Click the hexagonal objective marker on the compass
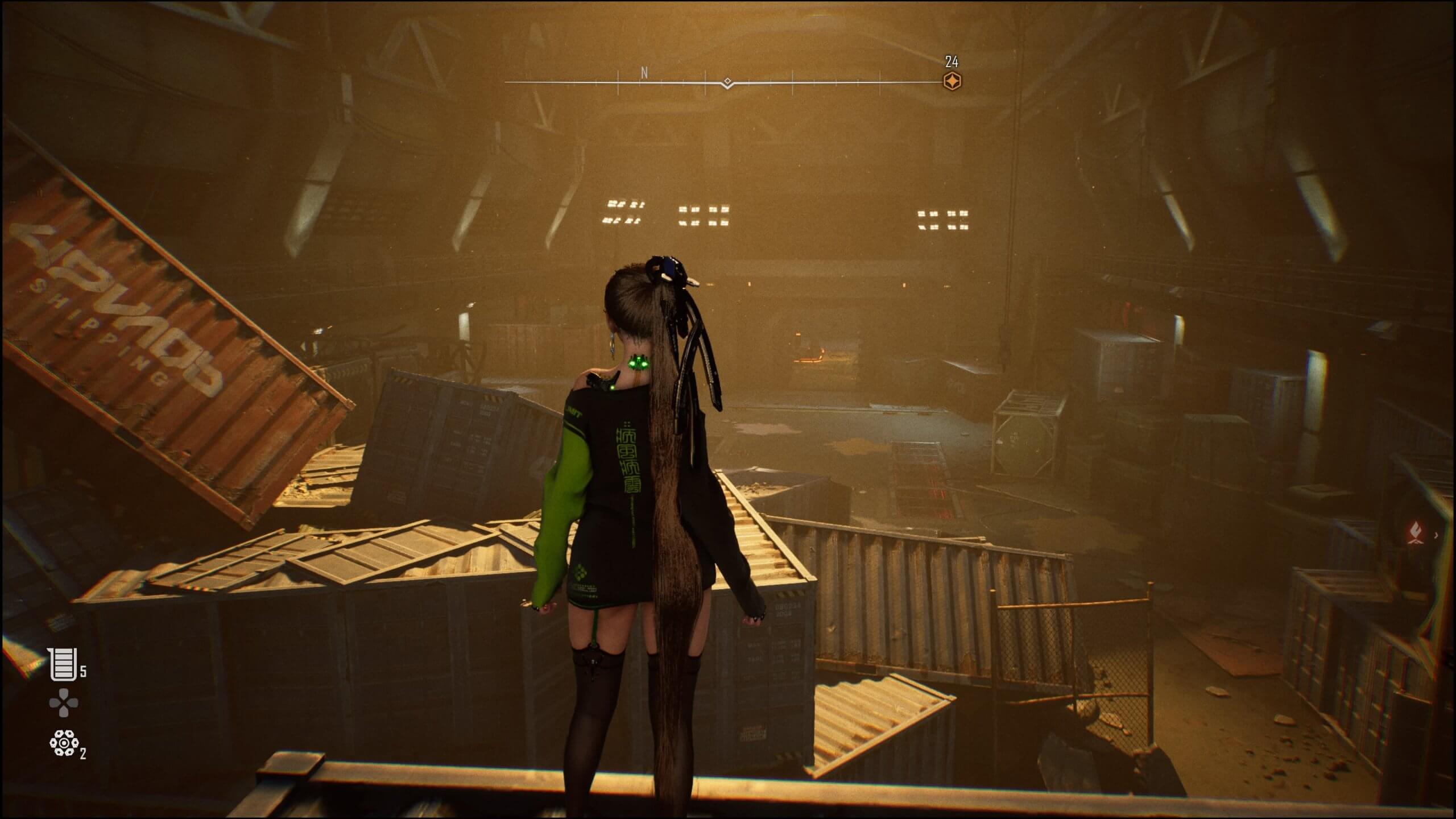Image resolution: width=1456 pixels, height=819 pixels. click(x=951, y=81)
